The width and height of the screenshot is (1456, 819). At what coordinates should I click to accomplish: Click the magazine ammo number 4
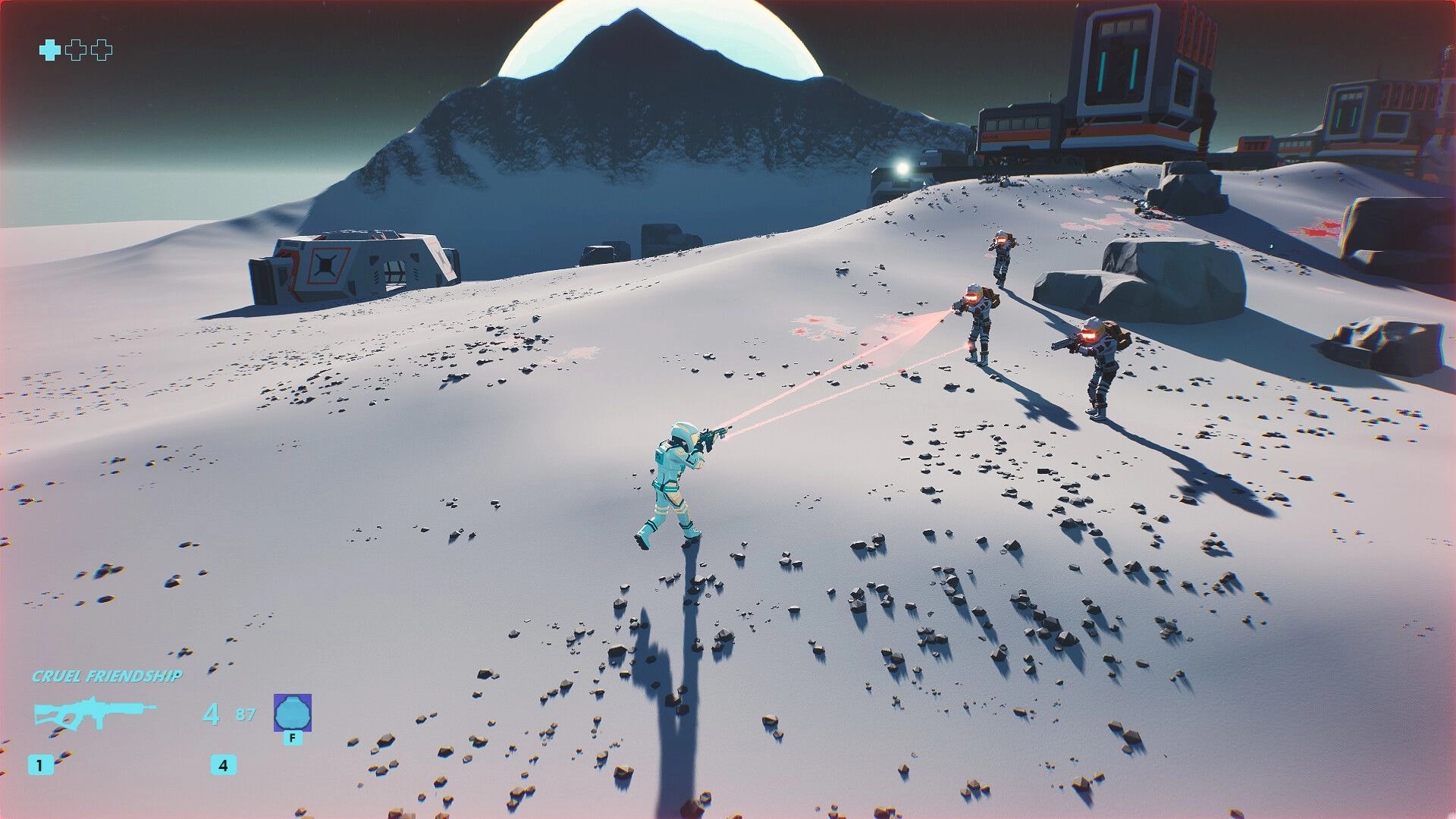(x=213, y=713)
